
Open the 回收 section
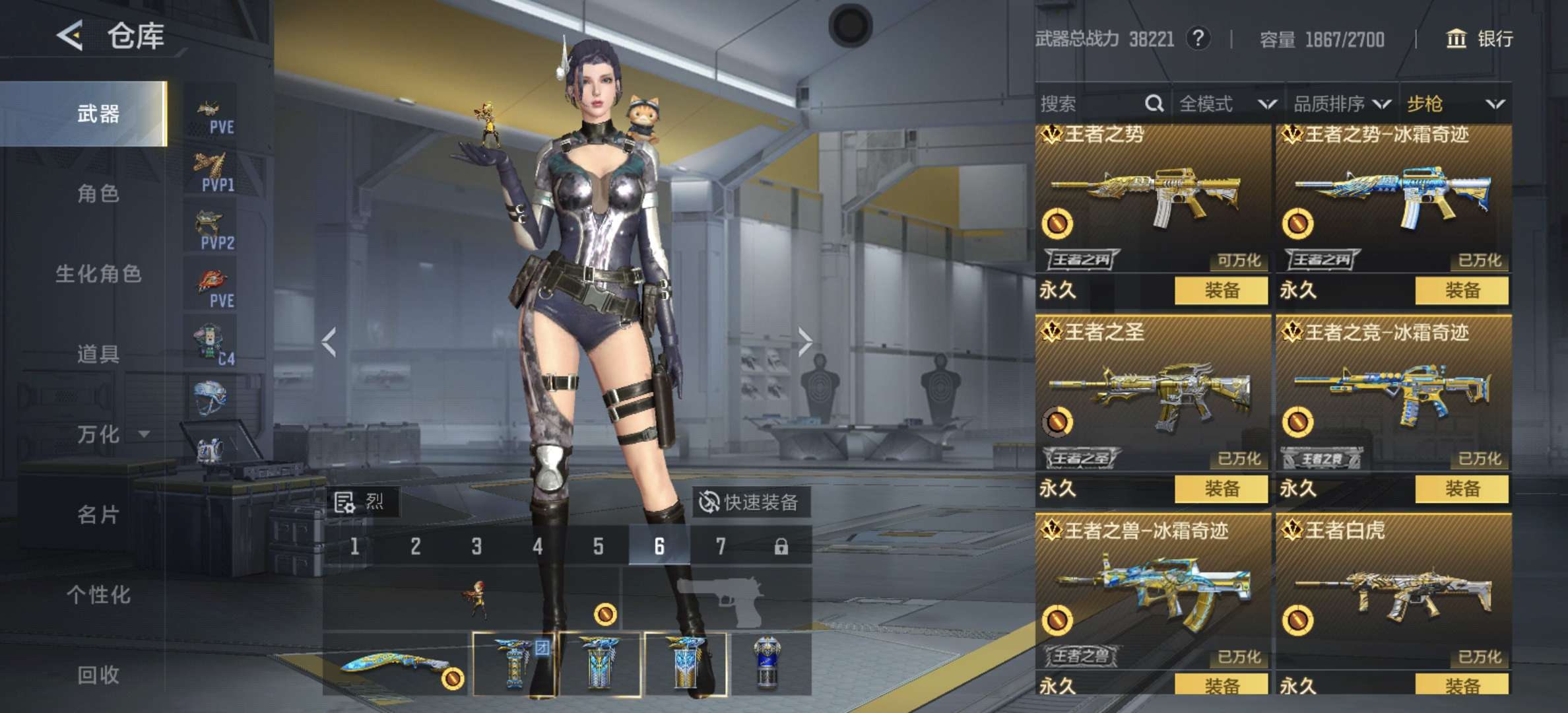[x=98, y=675]
